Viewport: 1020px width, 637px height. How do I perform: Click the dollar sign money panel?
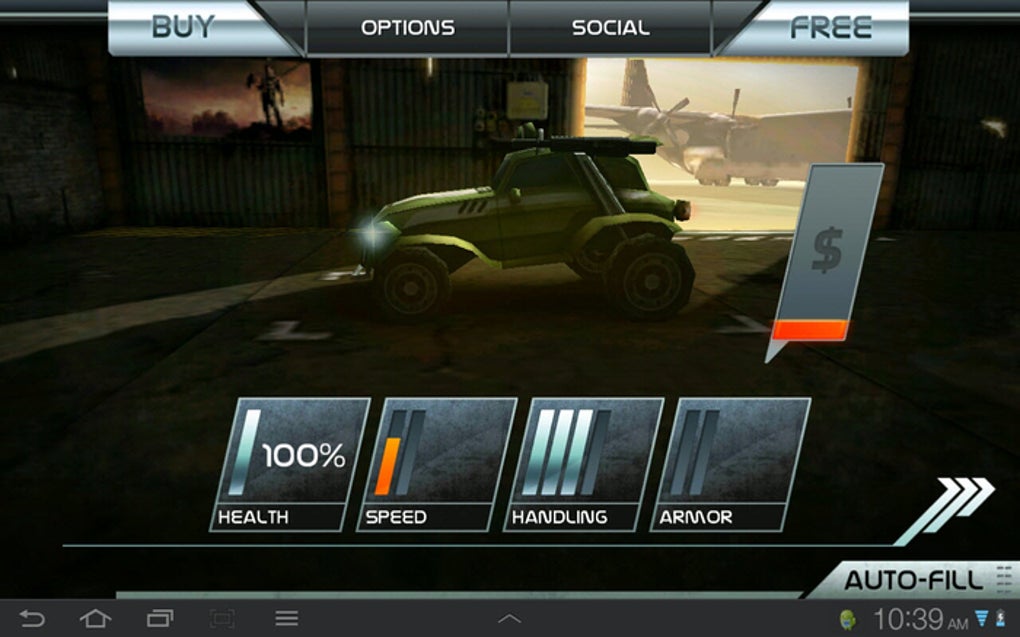[x=827, y=257]
